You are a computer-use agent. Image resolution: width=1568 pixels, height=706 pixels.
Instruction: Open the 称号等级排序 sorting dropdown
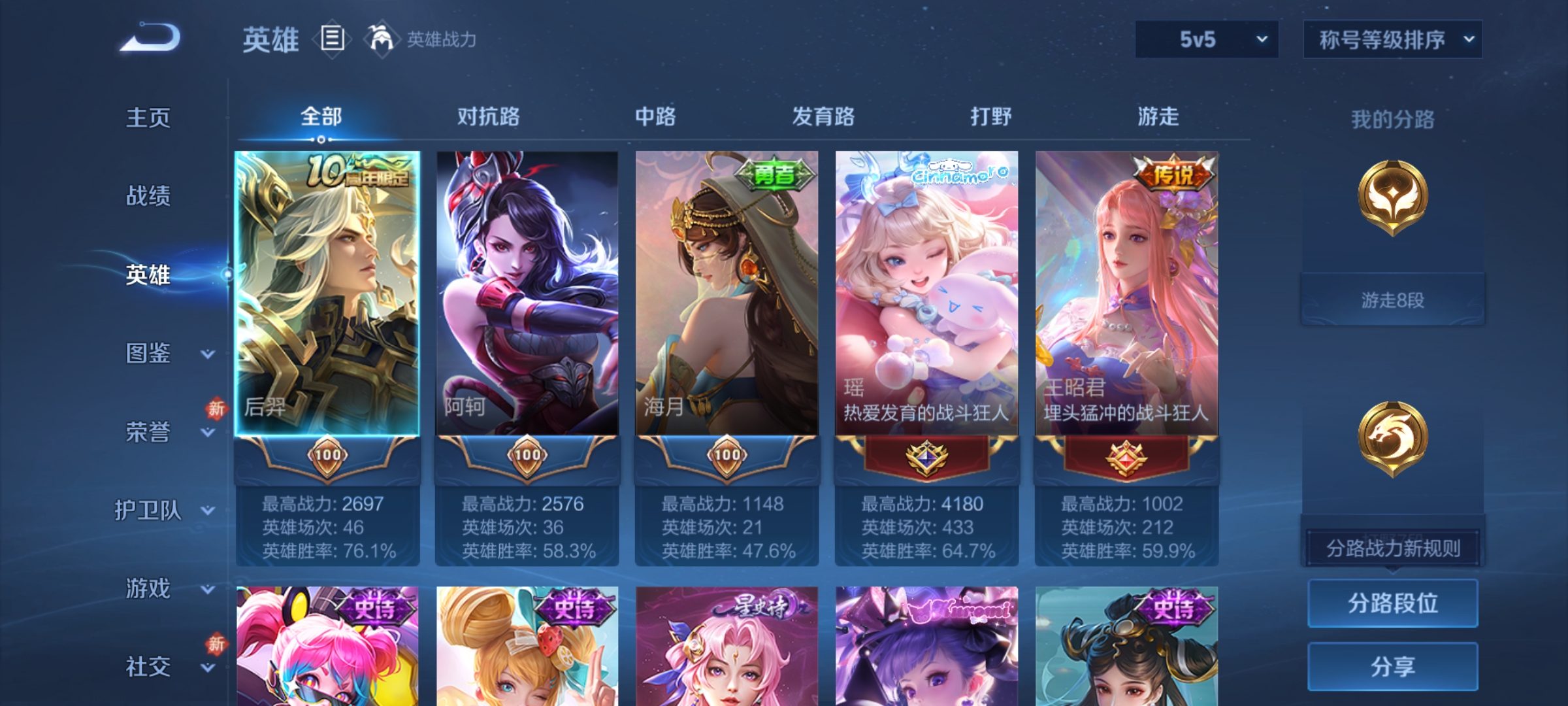pyautogui.click(x=1392, y=41)
